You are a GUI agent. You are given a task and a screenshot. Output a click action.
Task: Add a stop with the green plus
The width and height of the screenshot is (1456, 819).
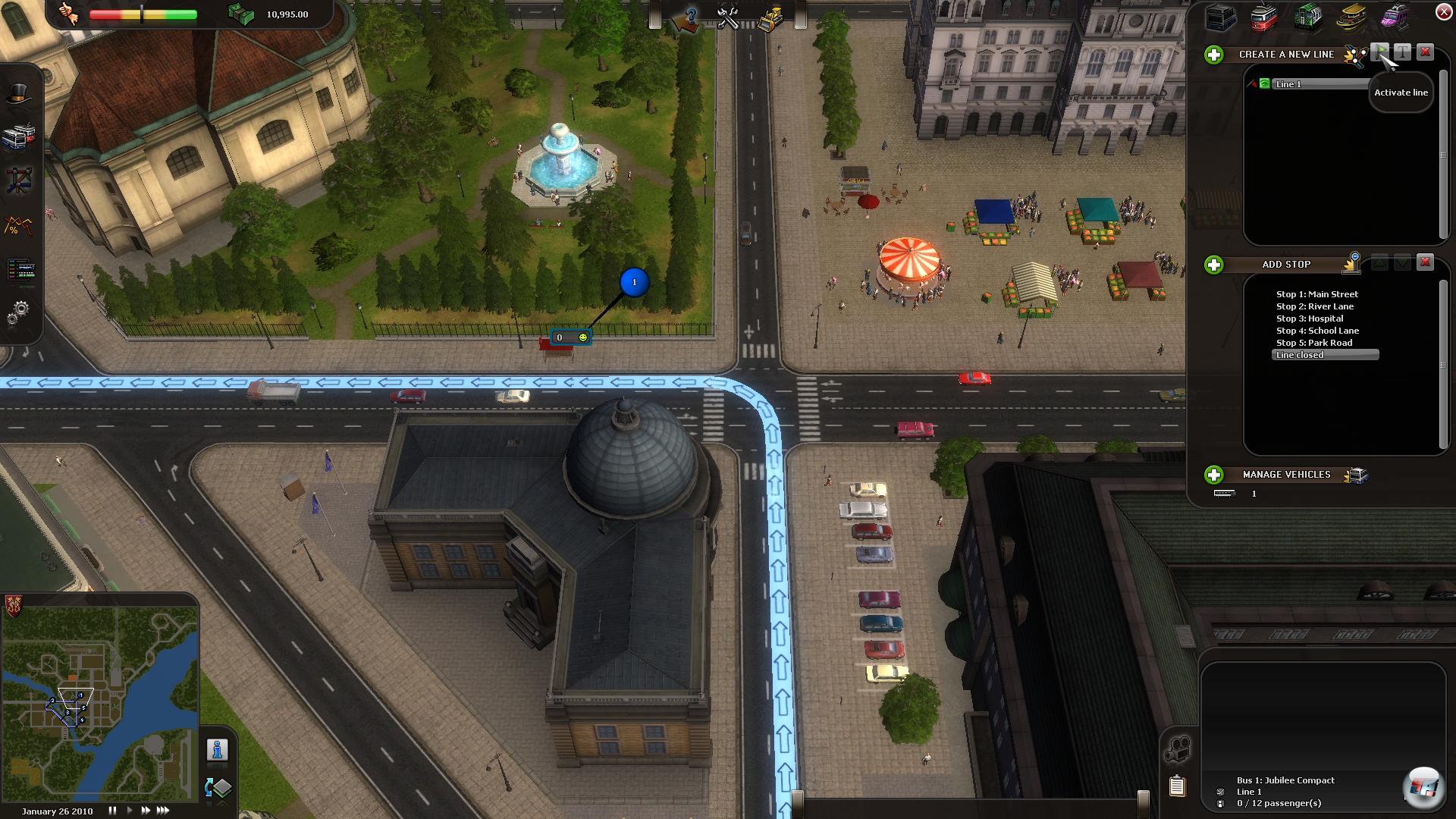pos(1214,265)
